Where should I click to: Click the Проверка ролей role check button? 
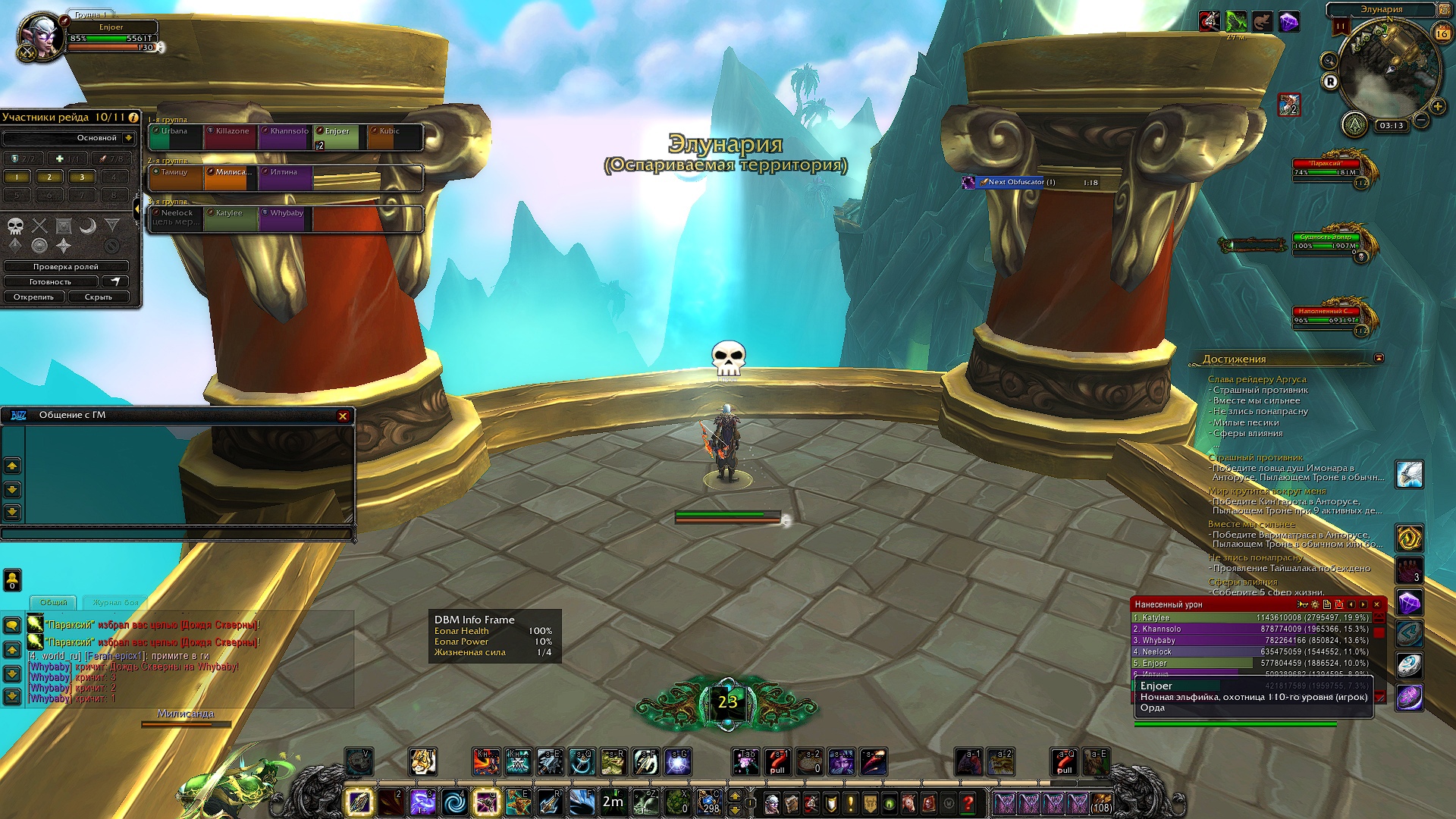(66, 267)
